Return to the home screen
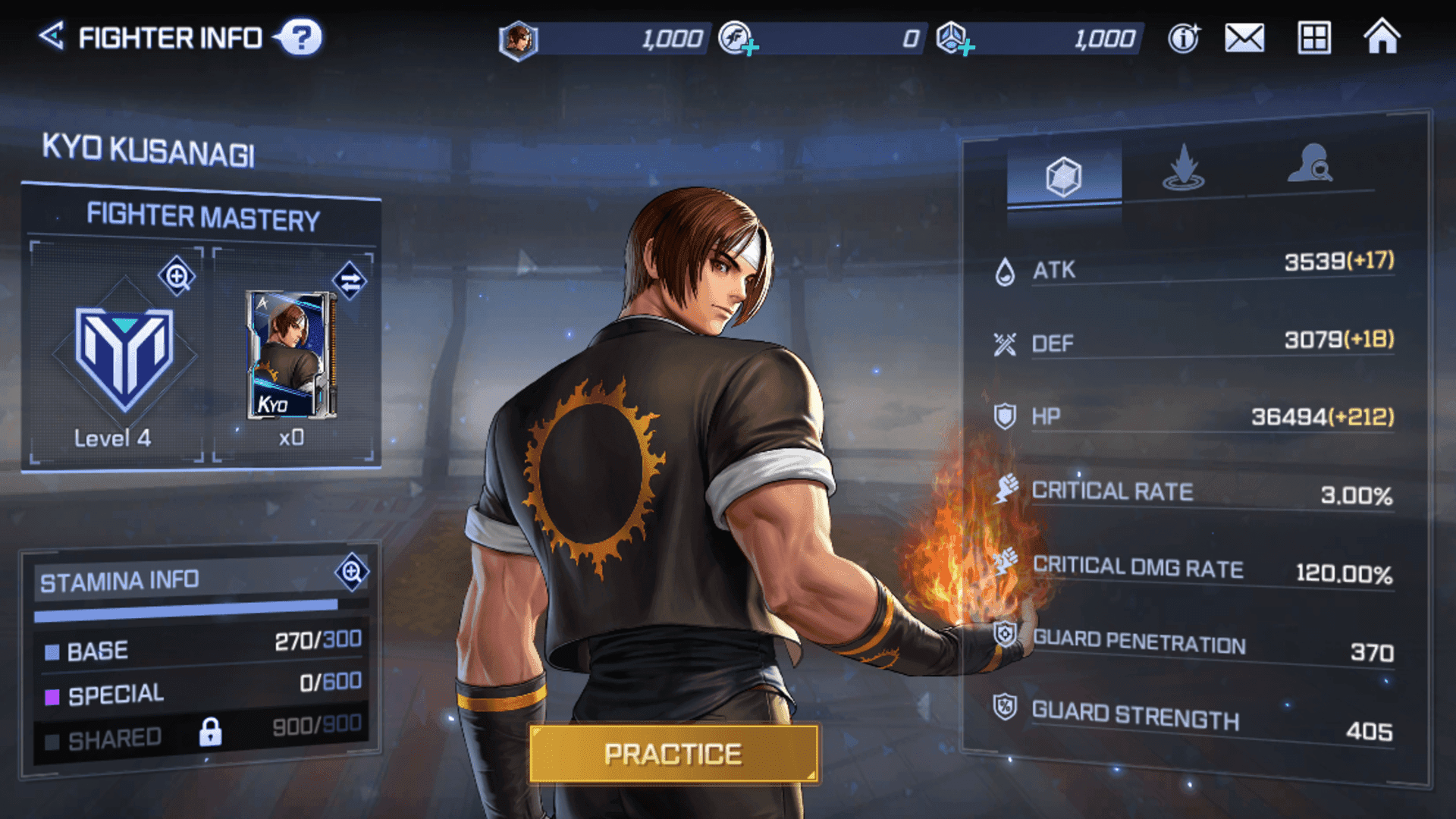 1382,36
